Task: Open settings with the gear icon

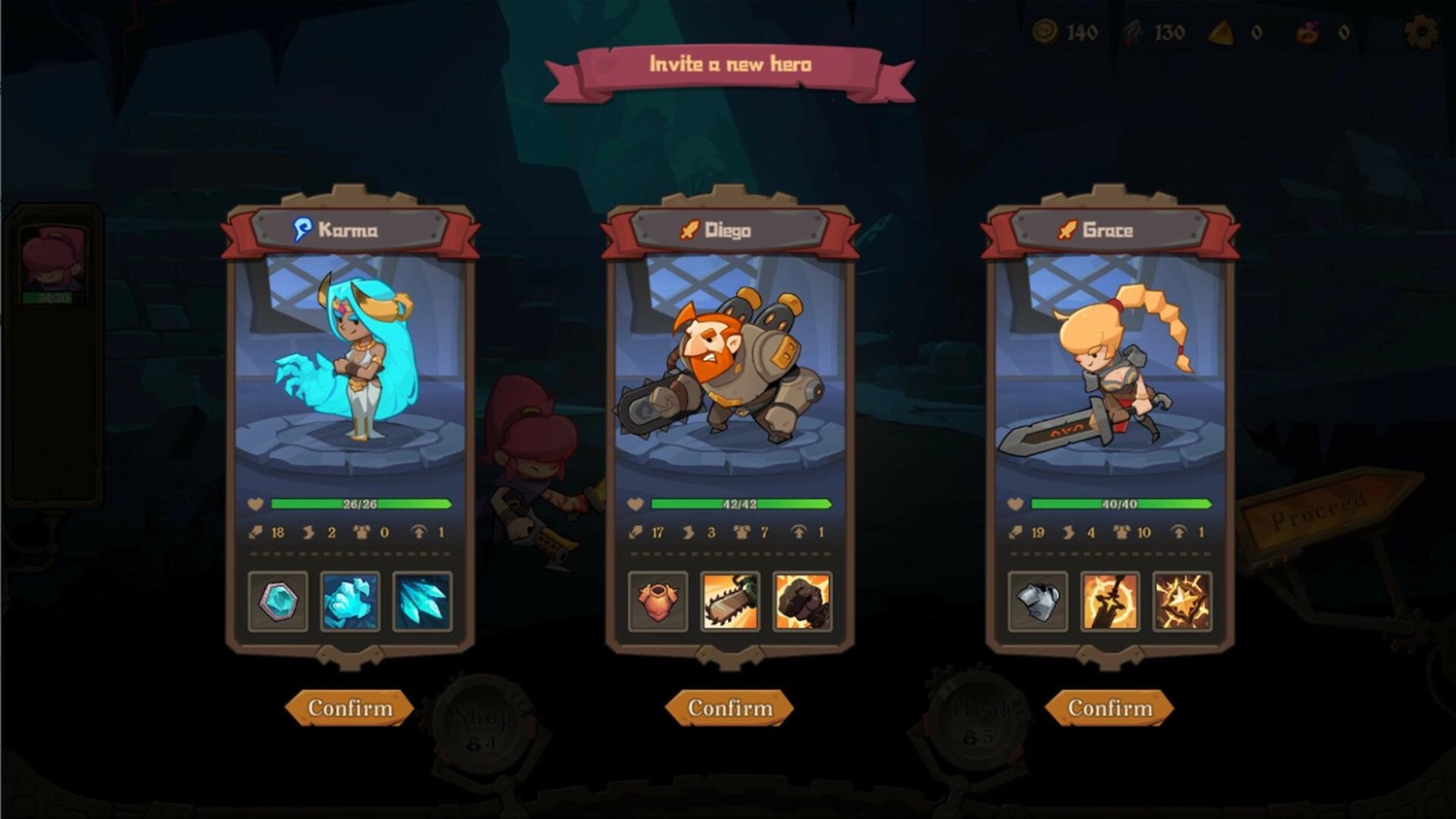Action: 1422,32
